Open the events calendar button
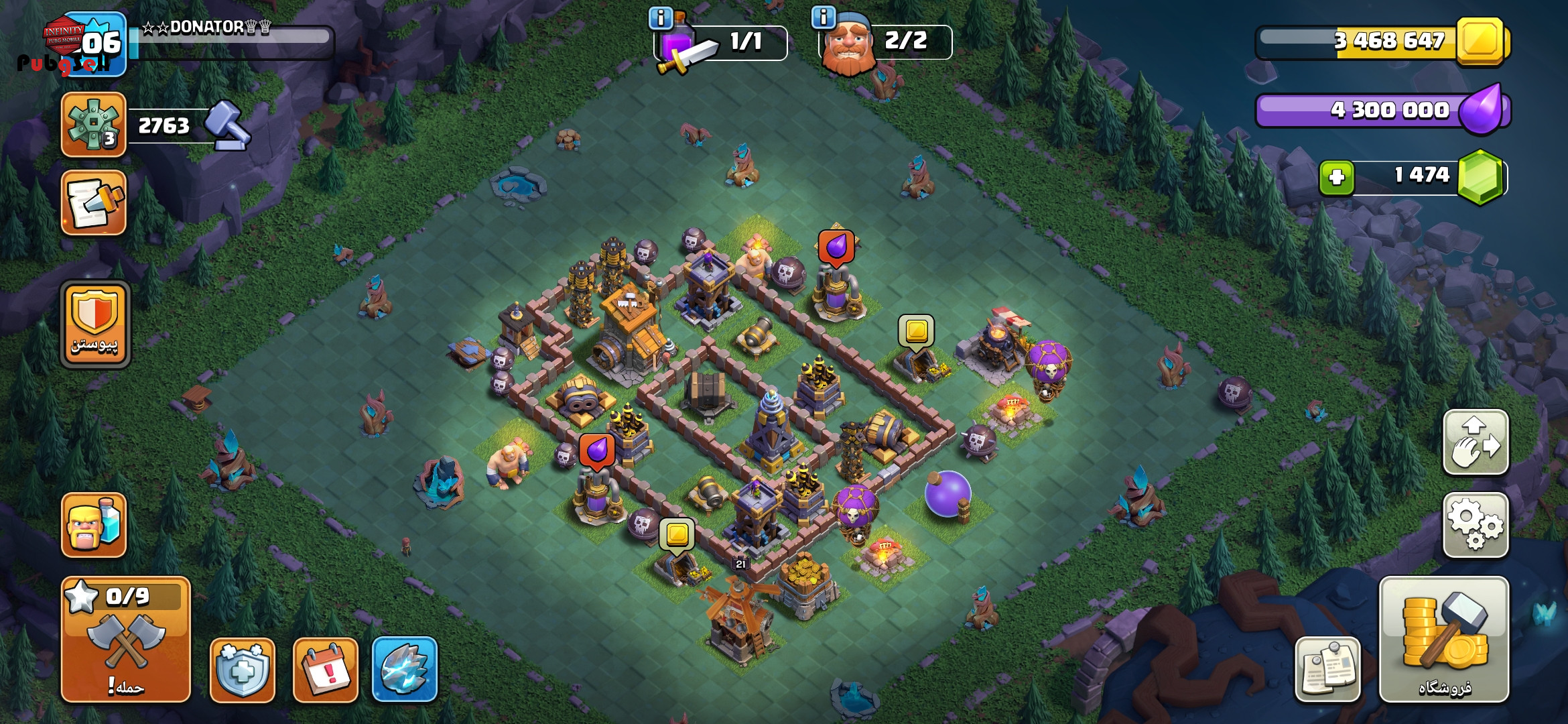 (326, 670)
